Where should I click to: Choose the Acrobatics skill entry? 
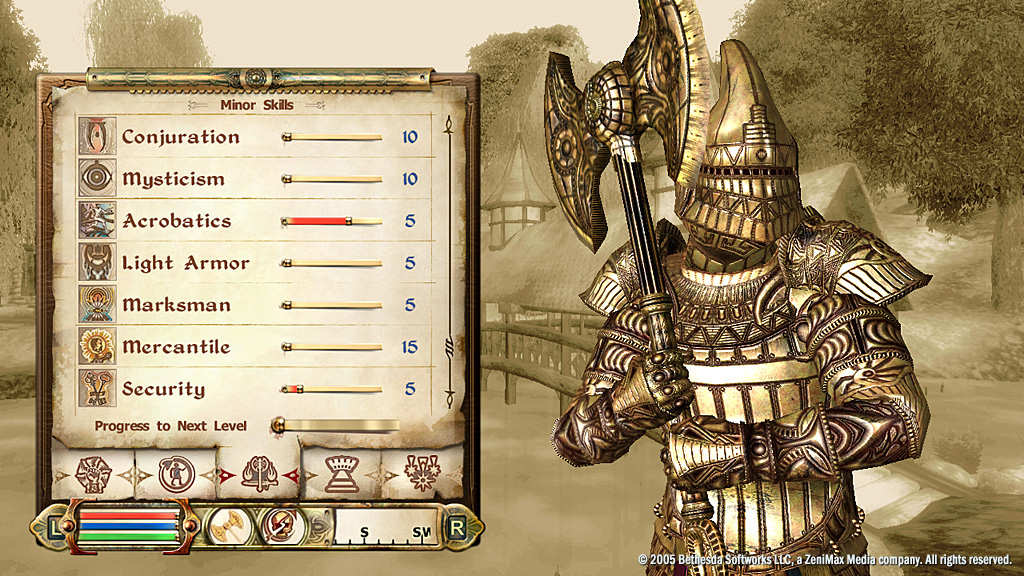[250, 221]
